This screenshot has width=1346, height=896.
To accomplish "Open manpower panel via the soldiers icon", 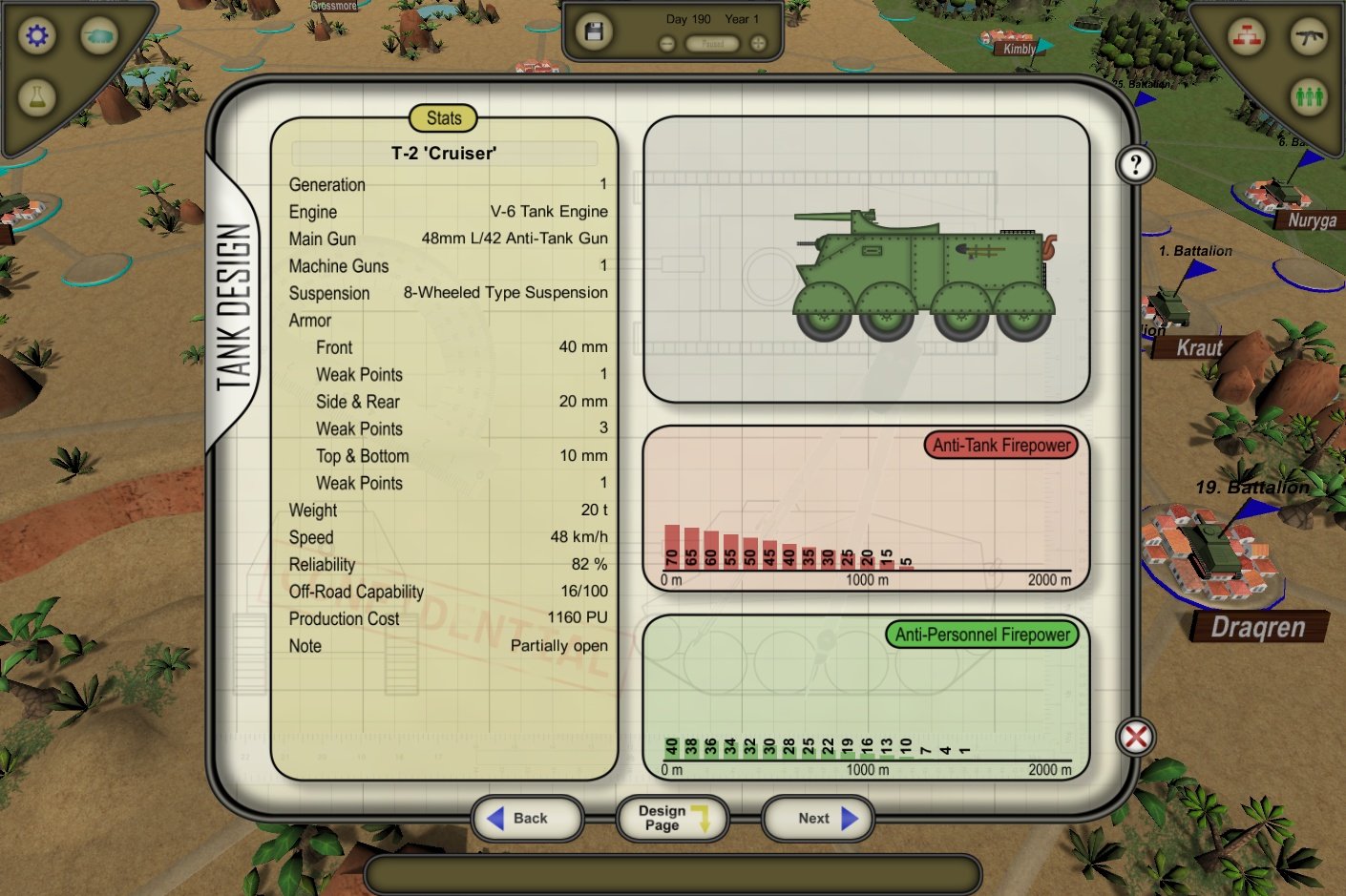I will click(x=1310, y=98).
